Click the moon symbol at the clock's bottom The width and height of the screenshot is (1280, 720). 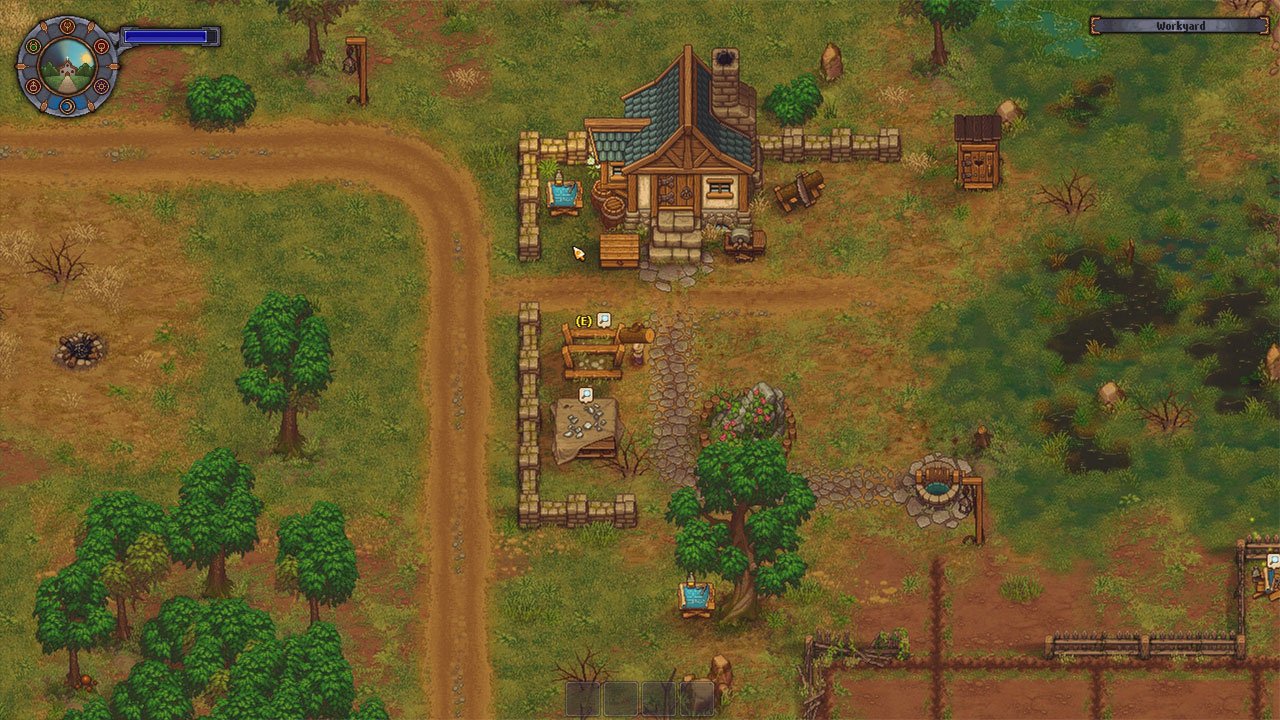[66, 106]
